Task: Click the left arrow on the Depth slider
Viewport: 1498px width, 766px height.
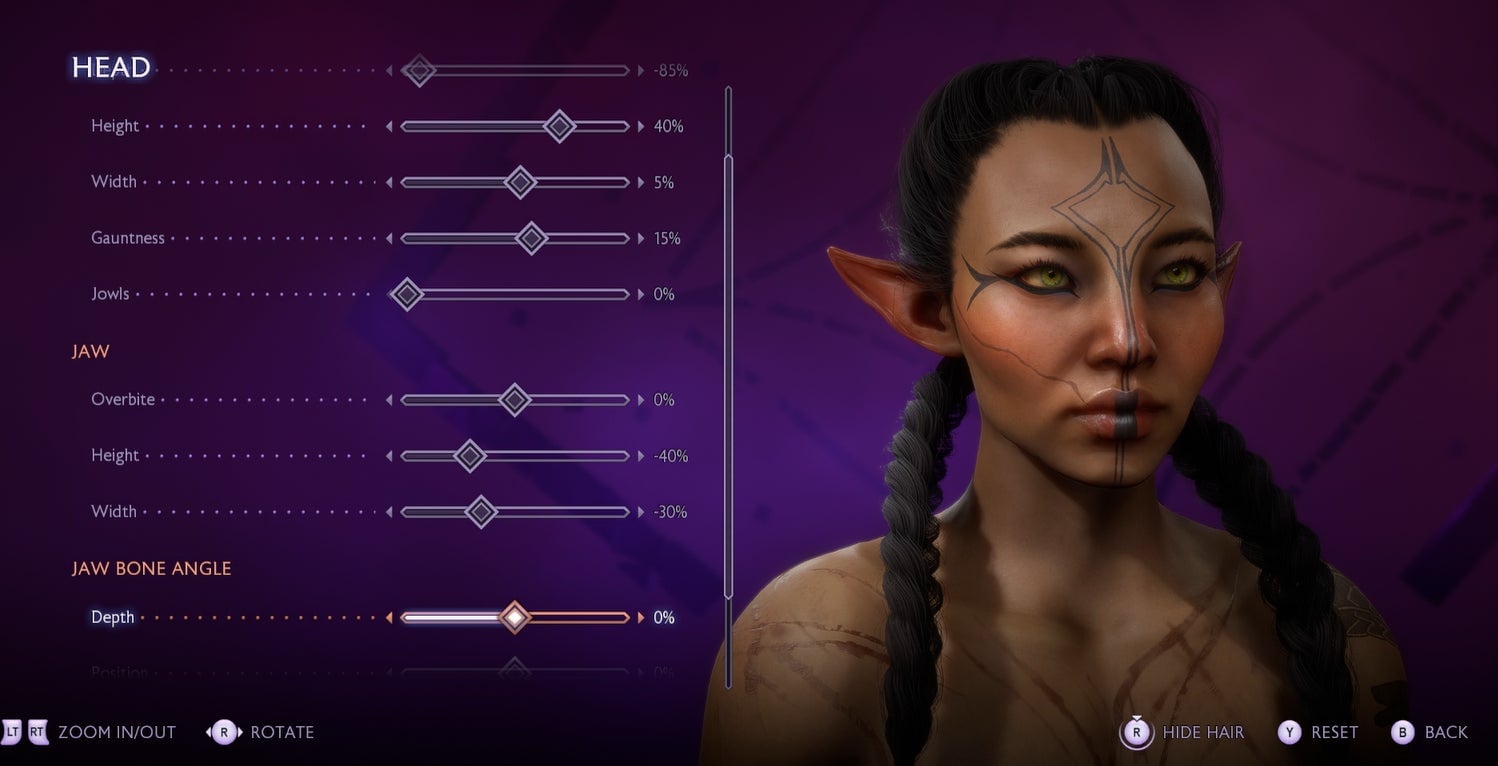Action: (389, 617)
